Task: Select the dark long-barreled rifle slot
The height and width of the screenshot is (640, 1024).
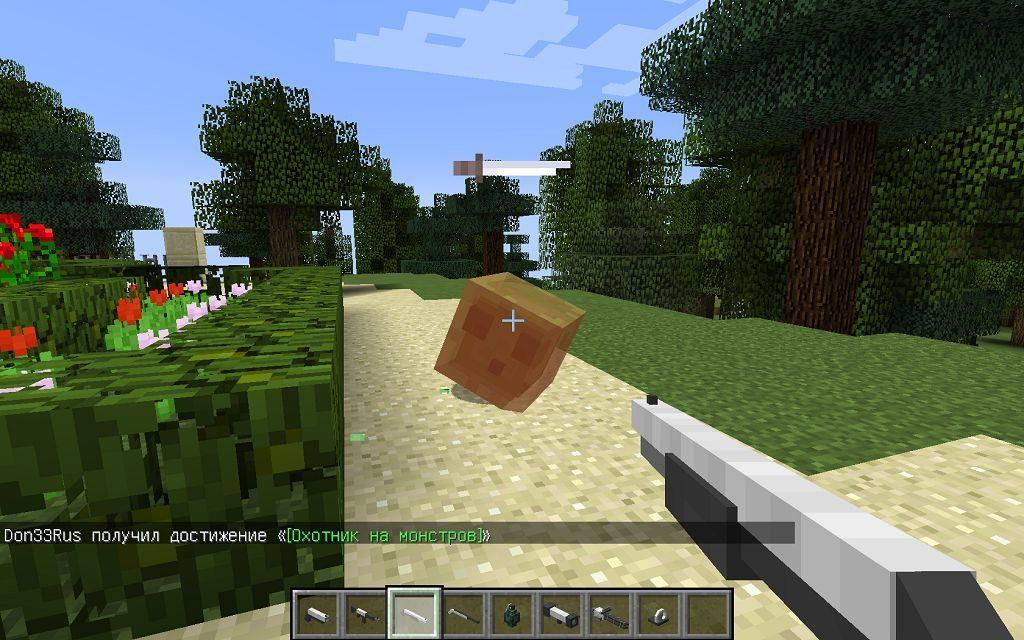Action: tap(462, 612)
